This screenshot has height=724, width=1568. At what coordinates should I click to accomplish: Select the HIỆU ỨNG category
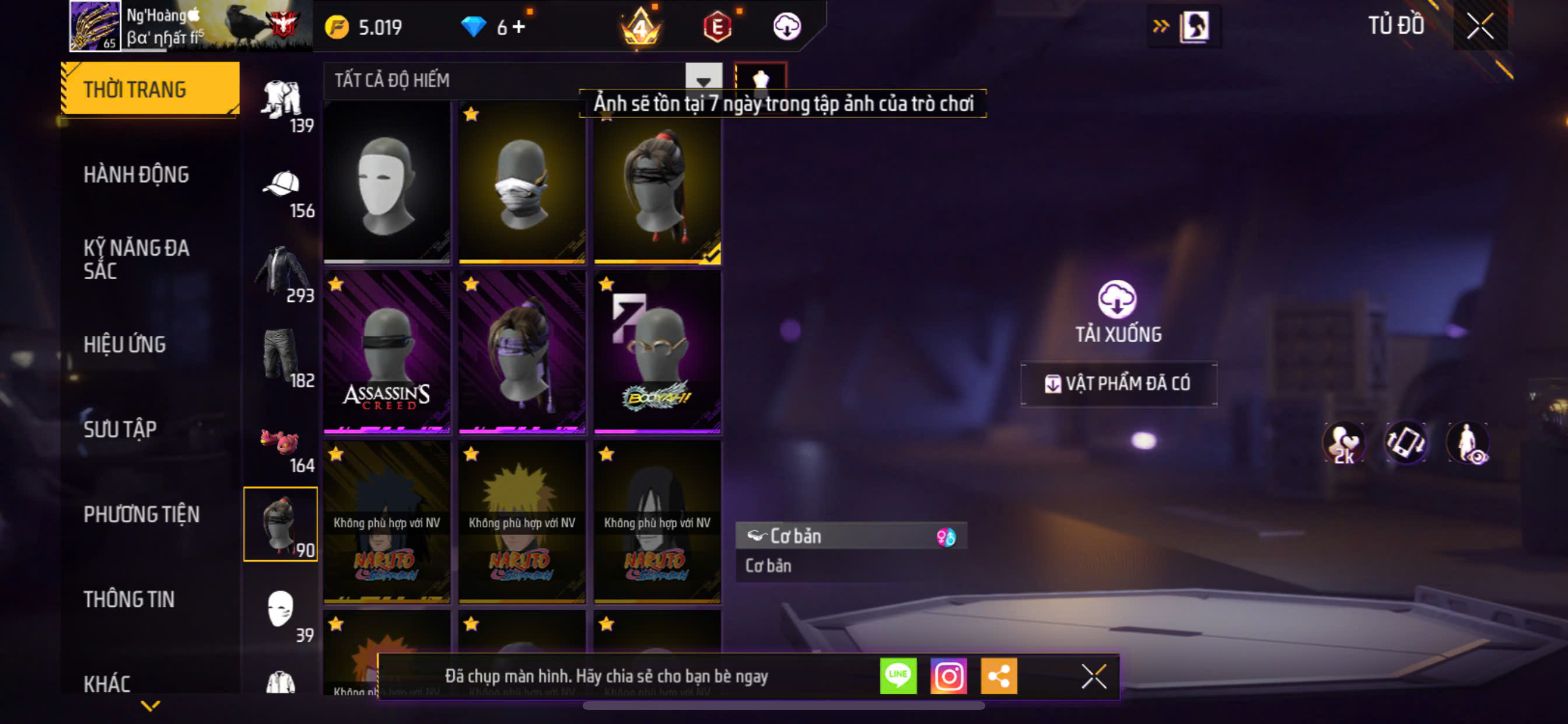click(125, 345)
